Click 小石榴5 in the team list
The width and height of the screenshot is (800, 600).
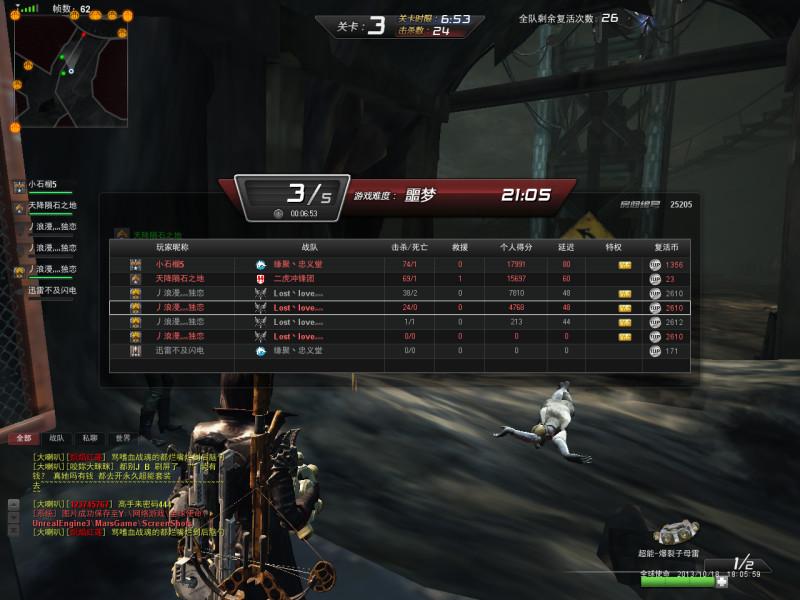coord(42,185)
